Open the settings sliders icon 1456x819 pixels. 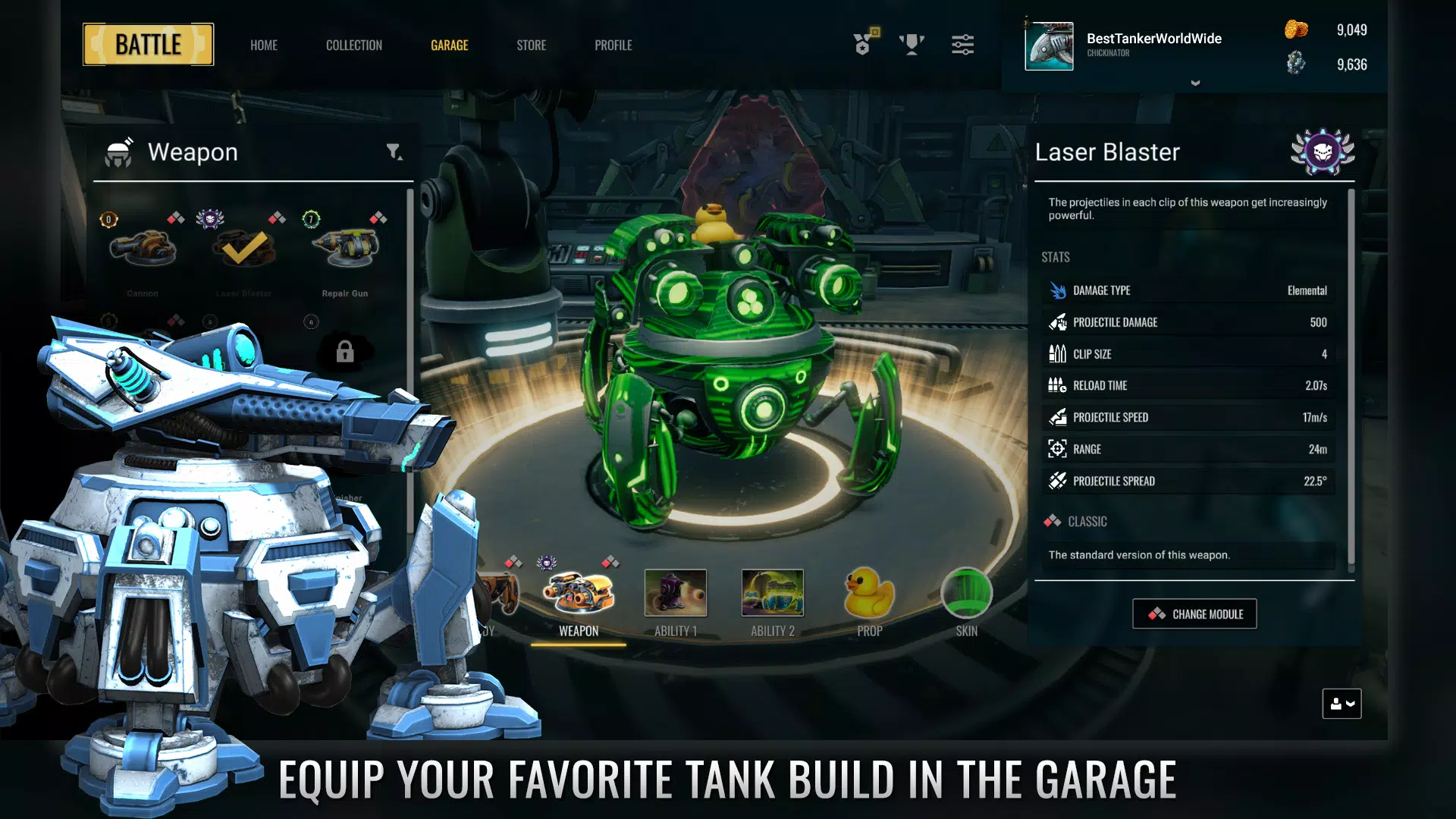pyautogui.click(x=962, y=45)
